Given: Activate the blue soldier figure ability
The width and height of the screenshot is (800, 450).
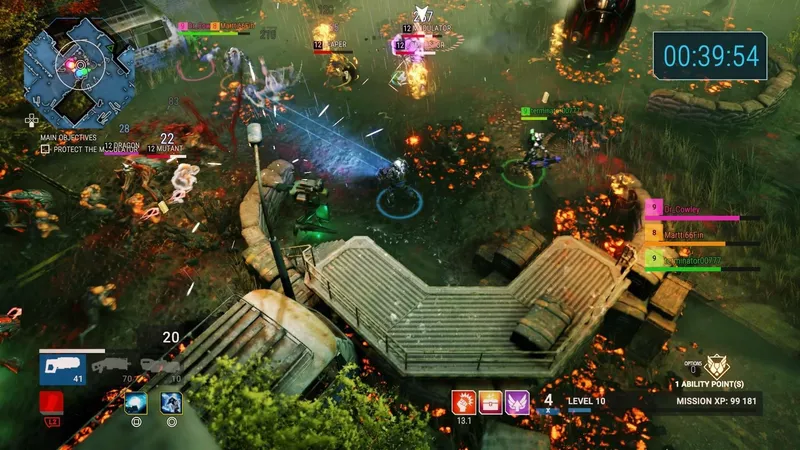Looking at the screenshot, I should pos(171,403).
